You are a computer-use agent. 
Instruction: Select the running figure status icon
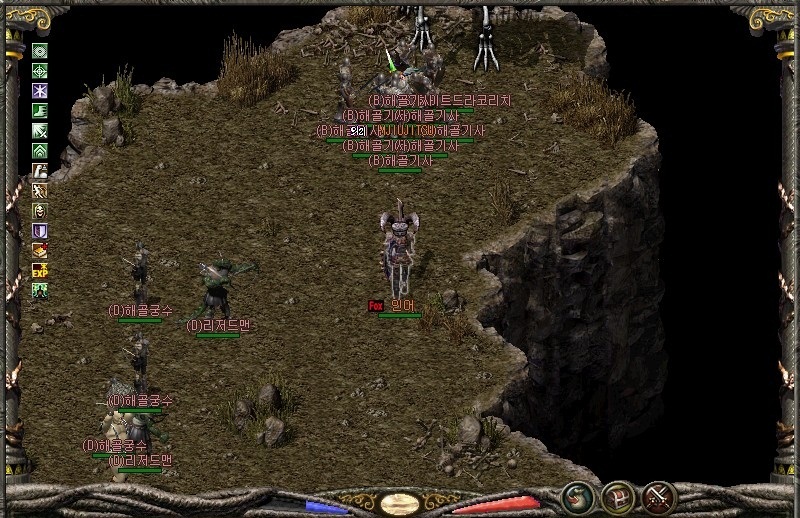tap(40, 190)
